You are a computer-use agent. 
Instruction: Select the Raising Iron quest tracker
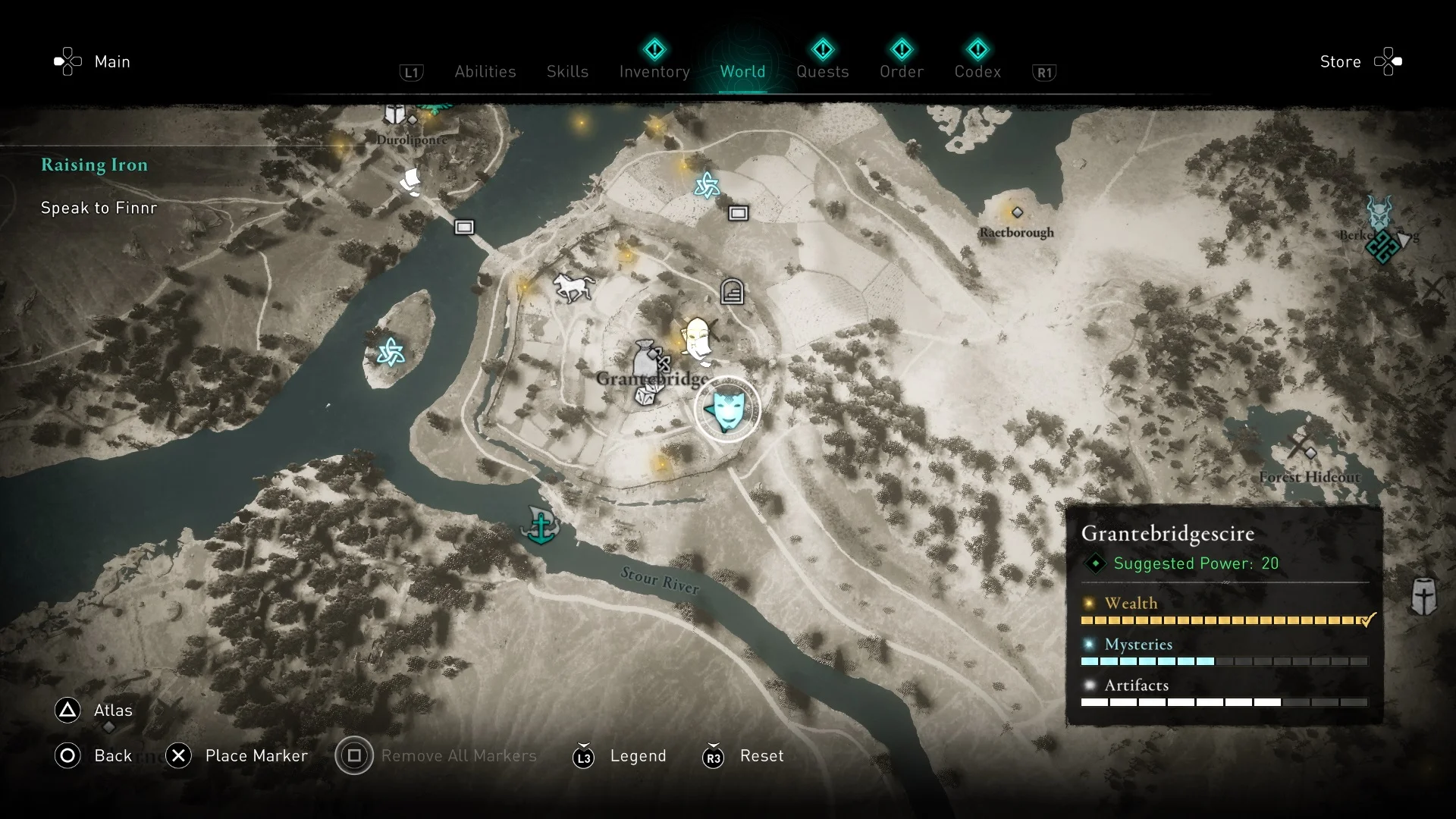(x=95, y=165)
